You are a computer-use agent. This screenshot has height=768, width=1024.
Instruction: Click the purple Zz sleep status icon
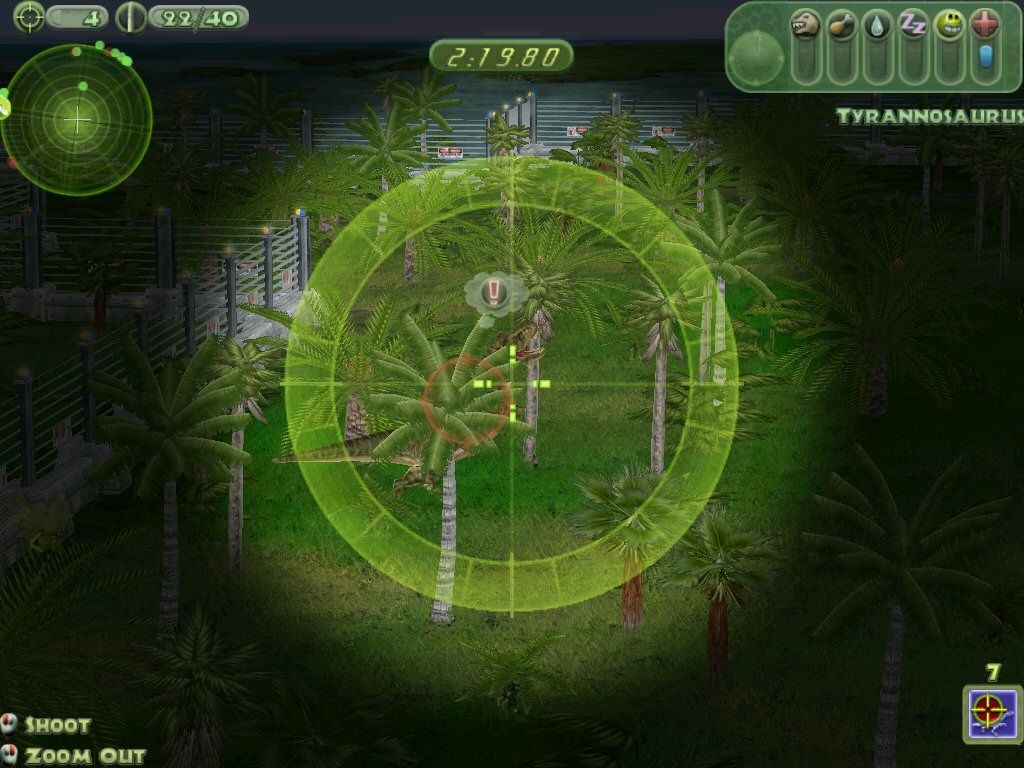click(912, 25)
